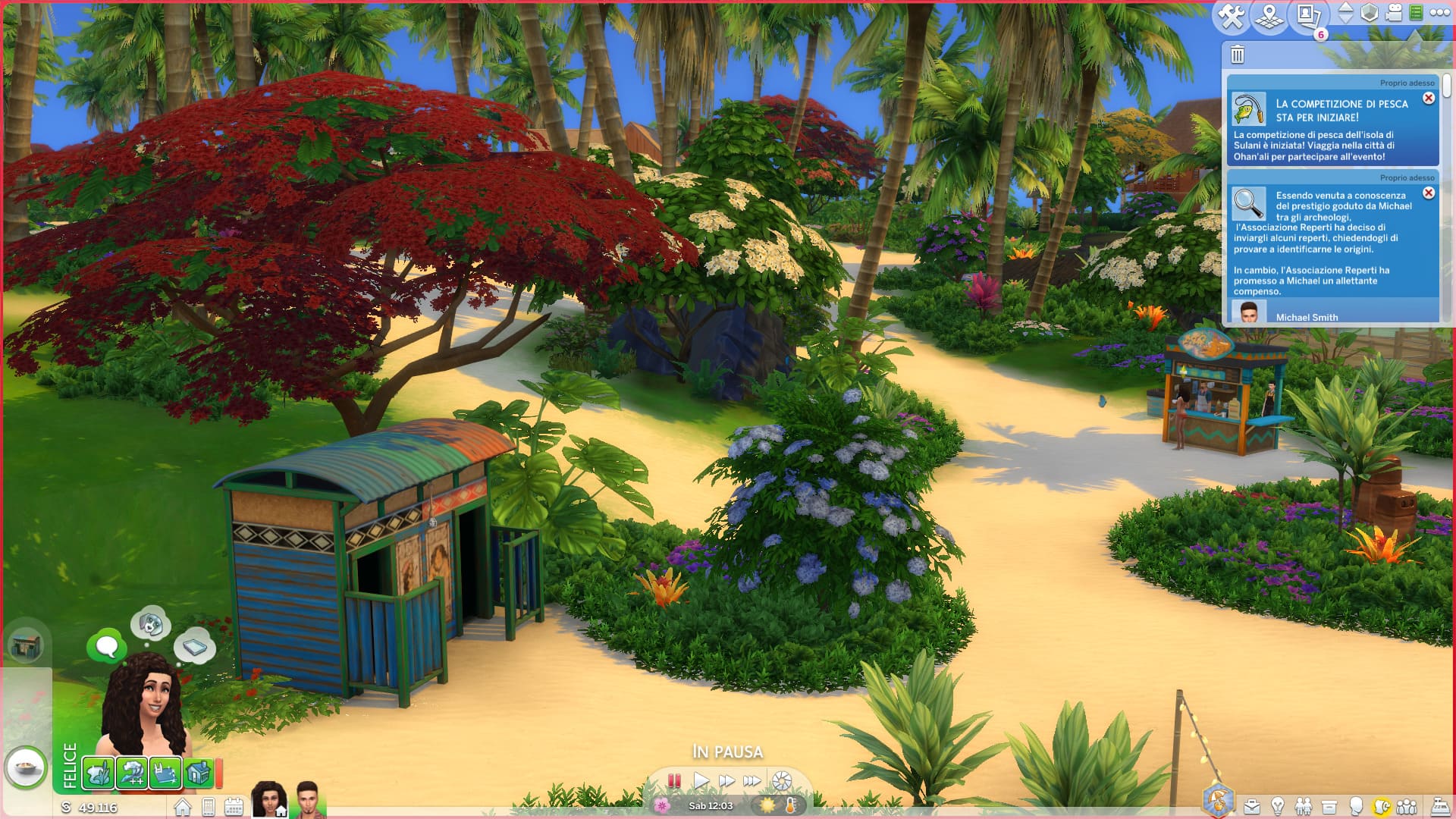Switch to the male Sim in the household portraits

point(307,798)
